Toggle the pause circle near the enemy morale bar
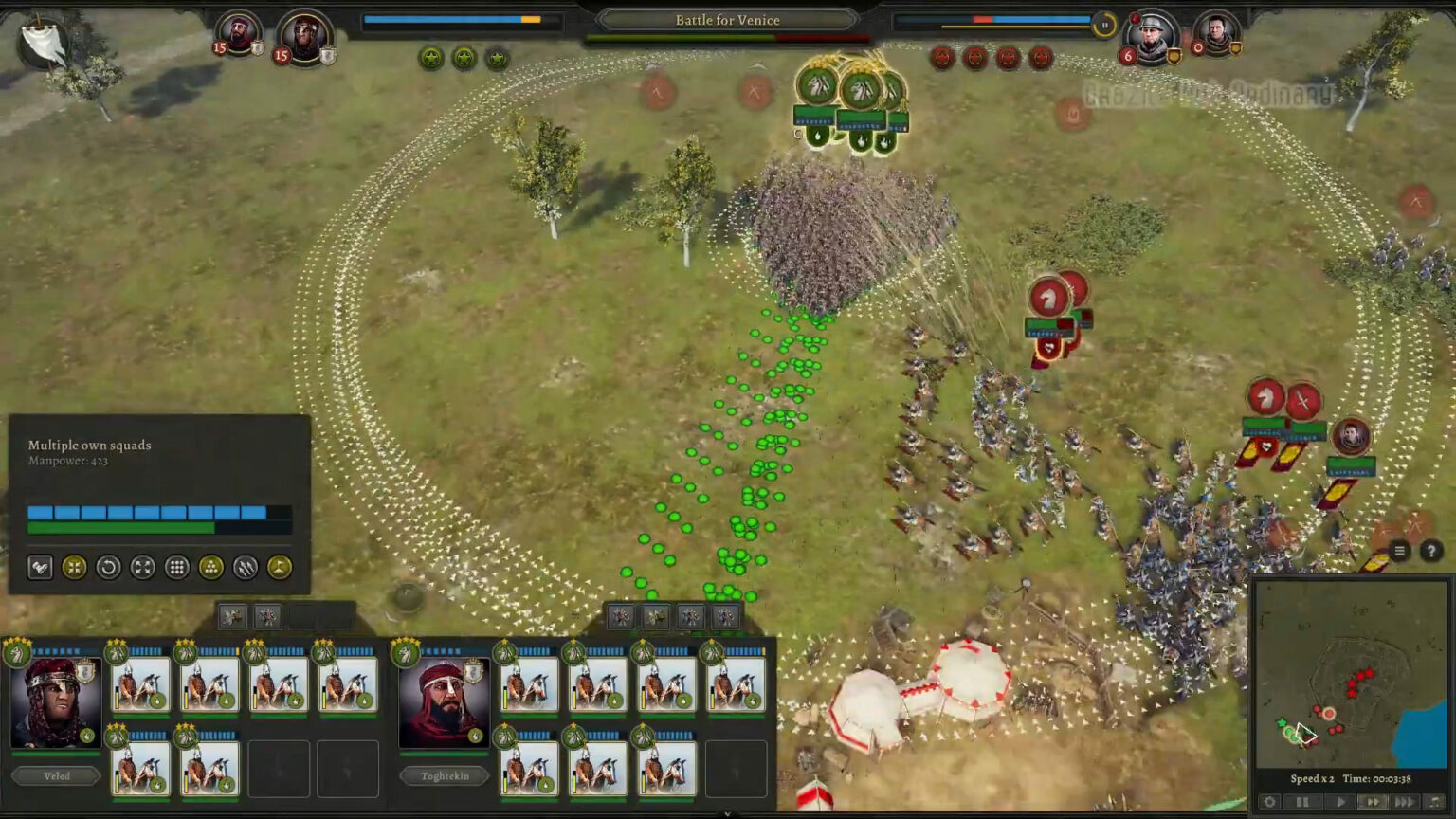 click(x=1103, y=26)
